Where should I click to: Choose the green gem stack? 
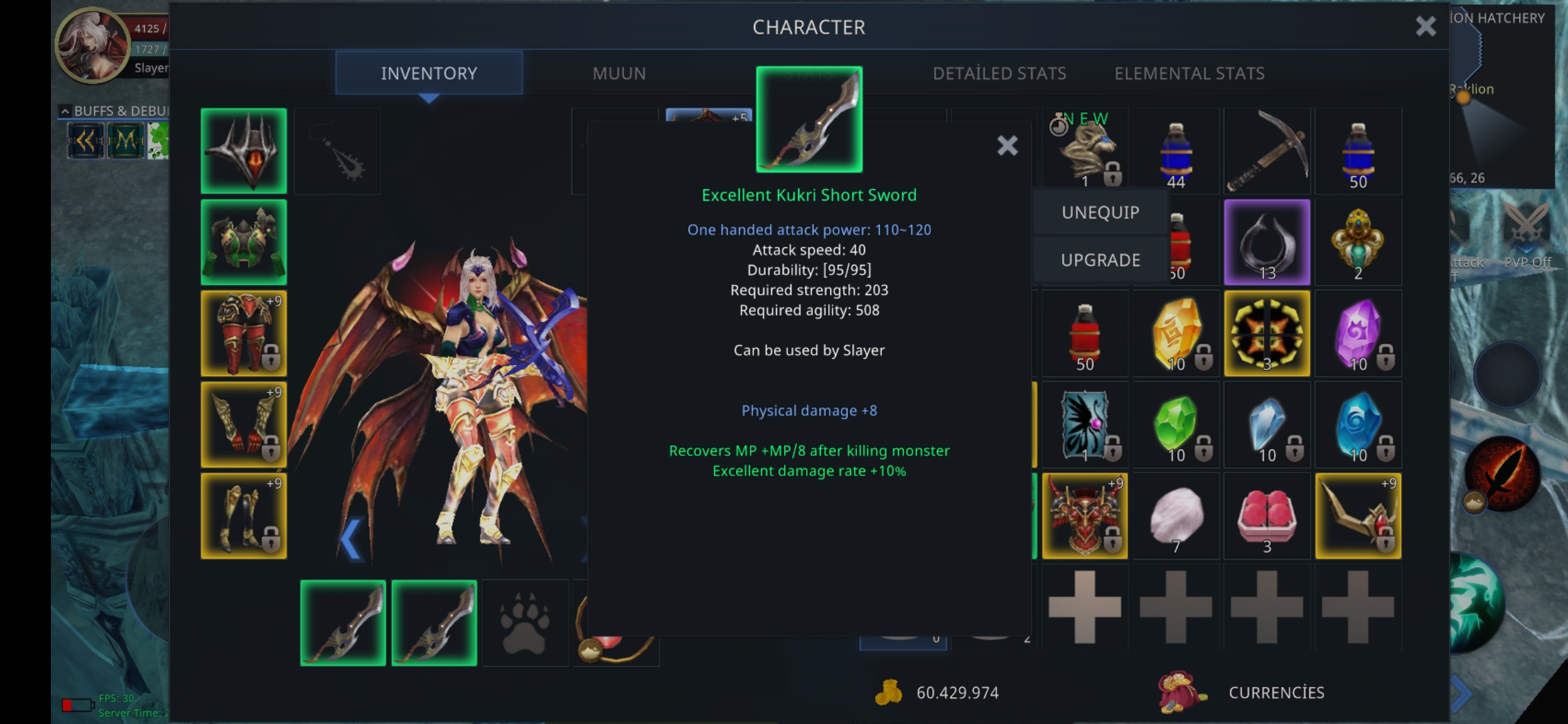(1175, 424)
